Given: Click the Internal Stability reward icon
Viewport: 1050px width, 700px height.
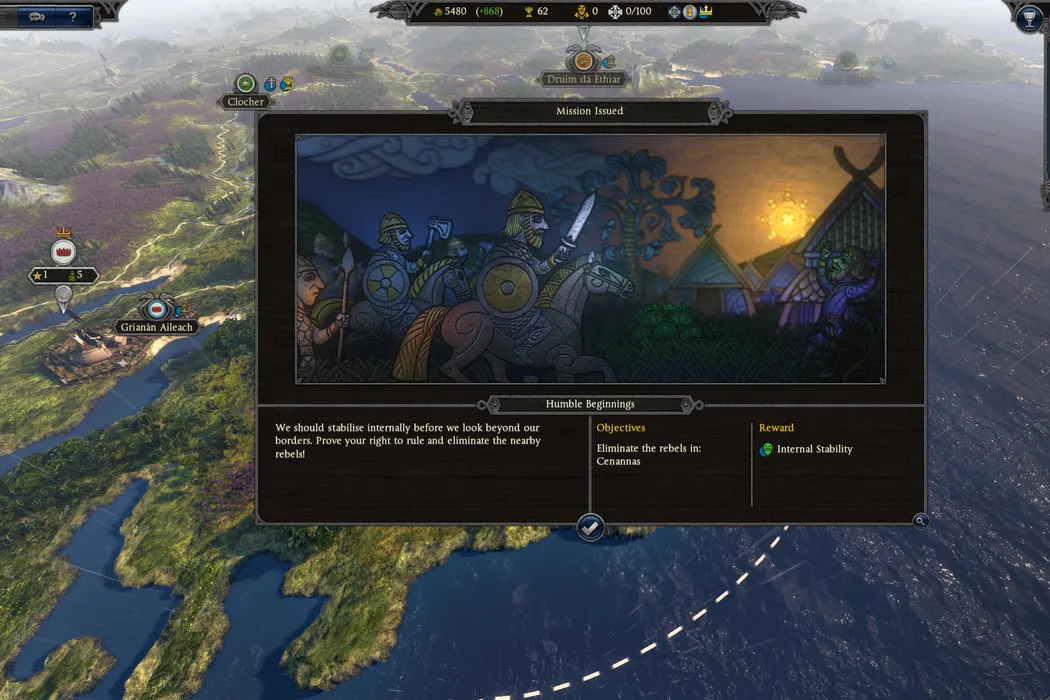Looking at the screenshot, I should (x=766, y=450).
